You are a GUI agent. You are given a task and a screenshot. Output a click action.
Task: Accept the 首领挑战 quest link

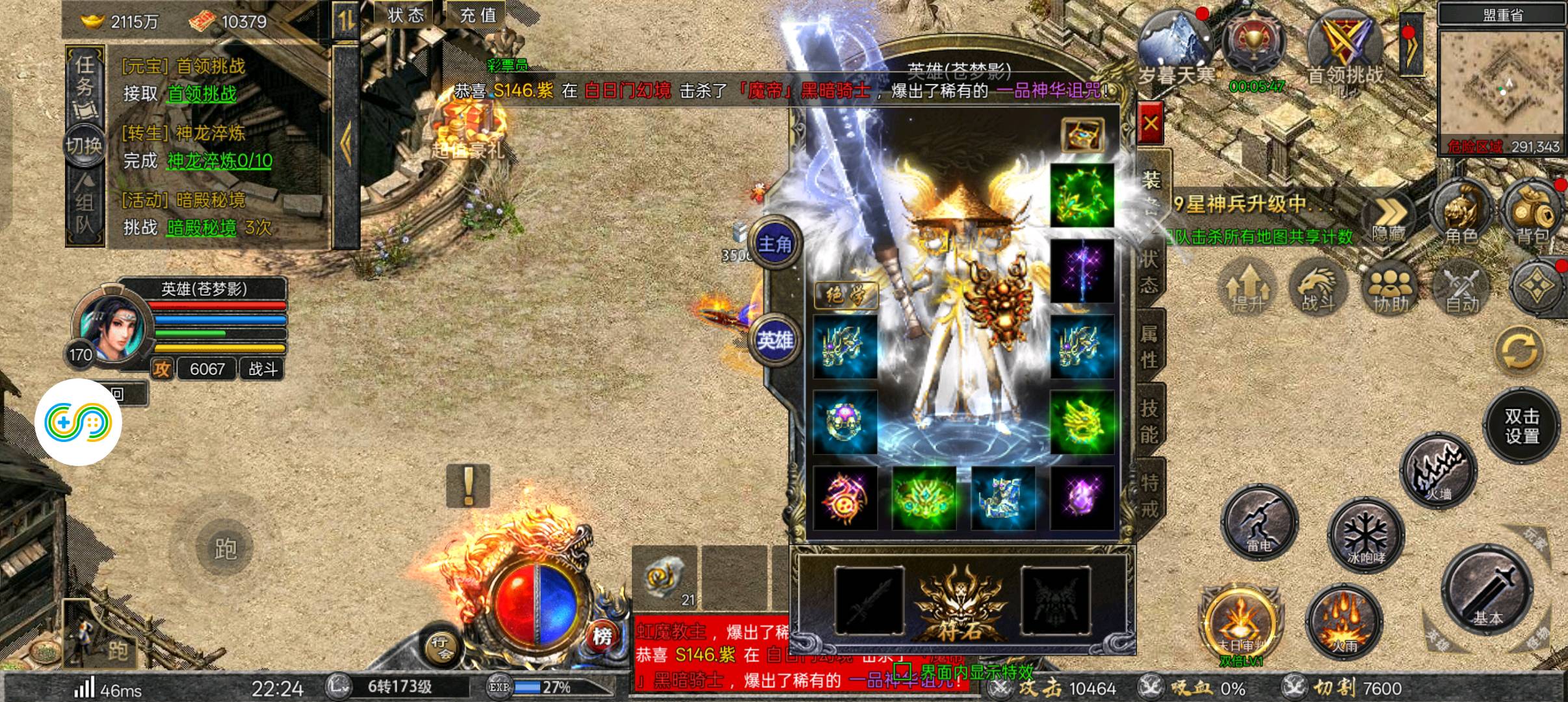(202, 94)
